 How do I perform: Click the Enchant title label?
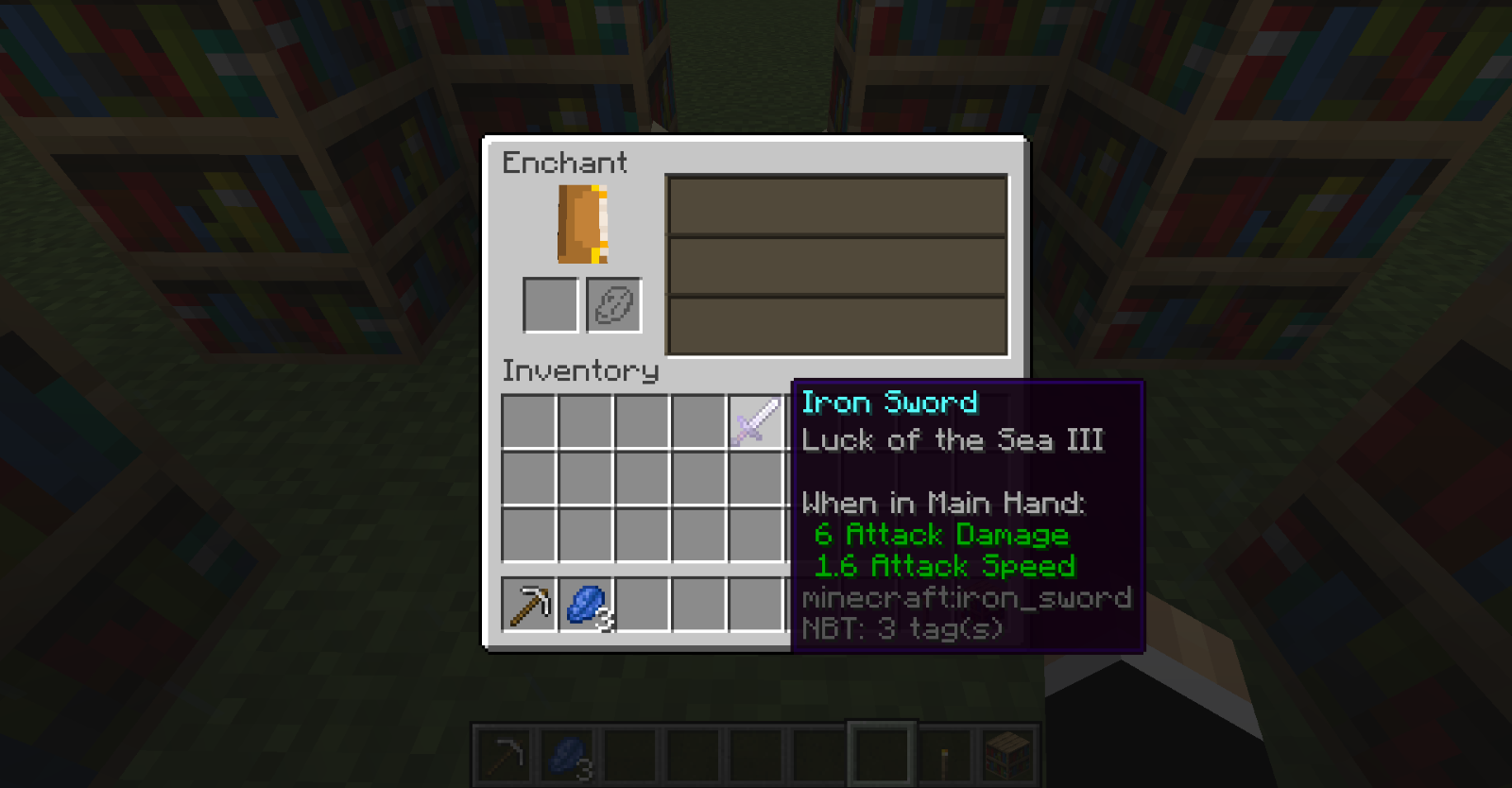pos(564,163)
